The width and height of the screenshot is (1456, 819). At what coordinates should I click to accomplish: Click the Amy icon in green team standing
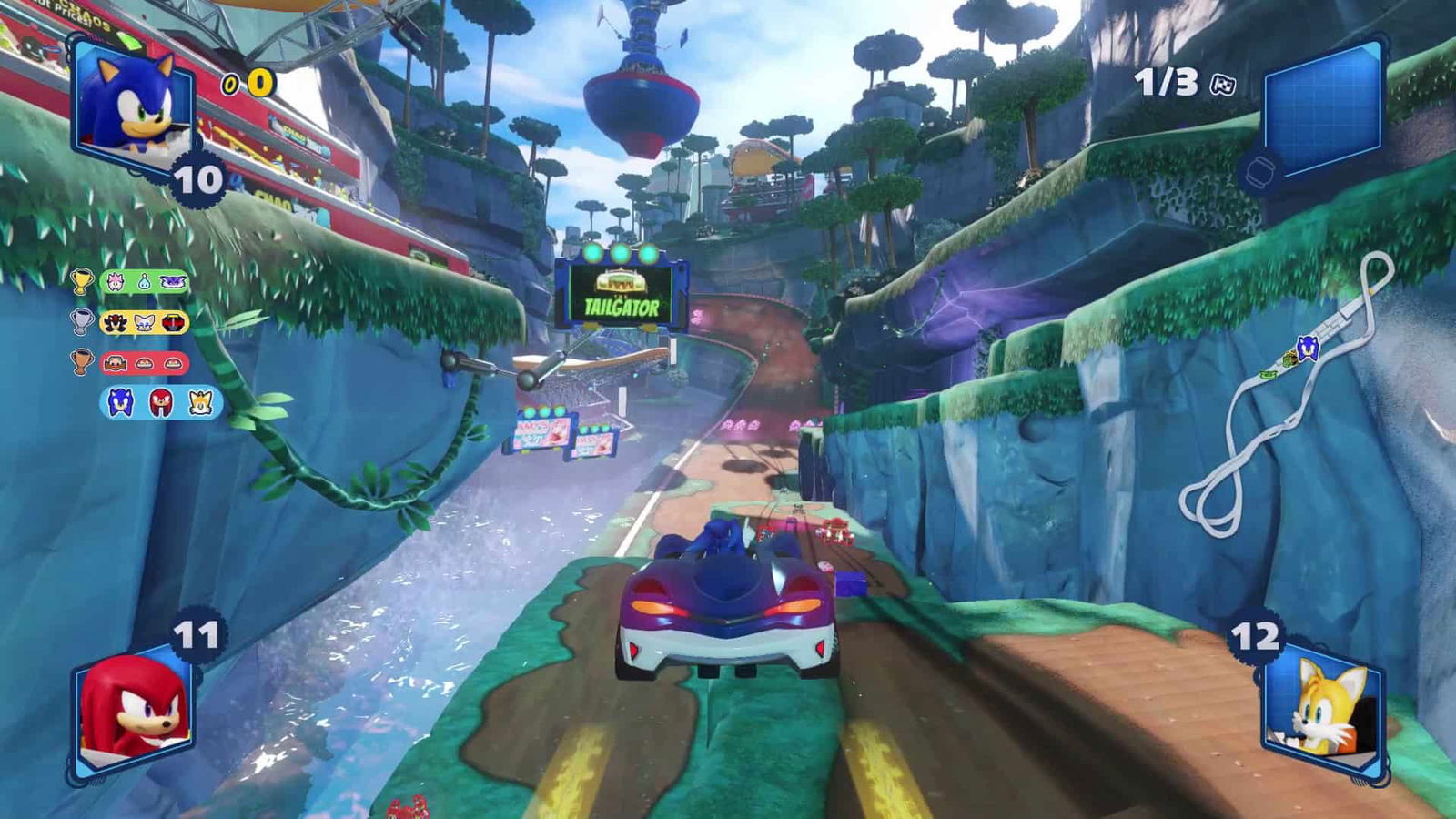(x=116, y=281)
